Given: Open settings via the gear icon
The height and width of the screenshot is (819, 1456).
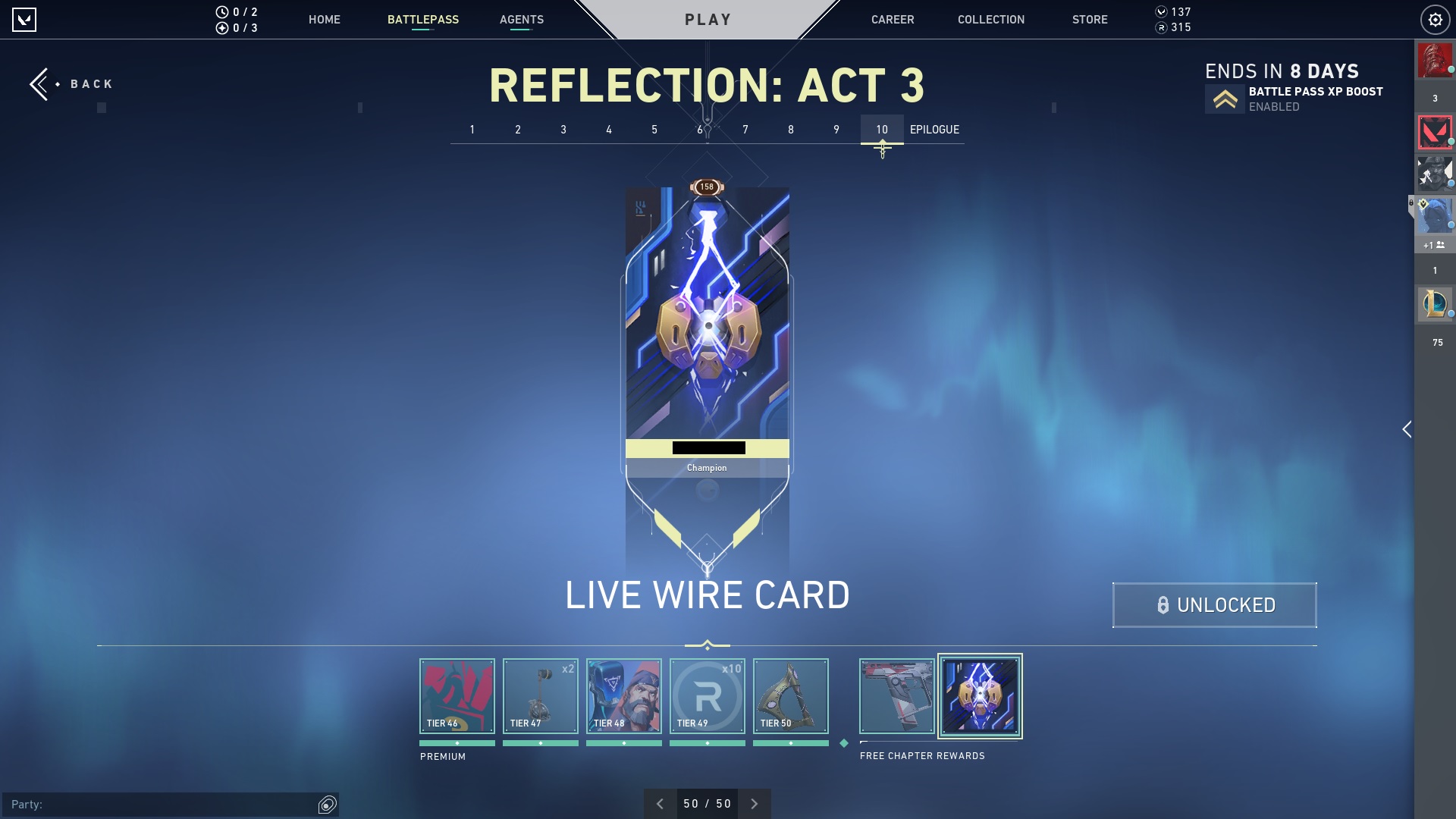Looking at the screenshot, I should click(x=1435, y=19).
